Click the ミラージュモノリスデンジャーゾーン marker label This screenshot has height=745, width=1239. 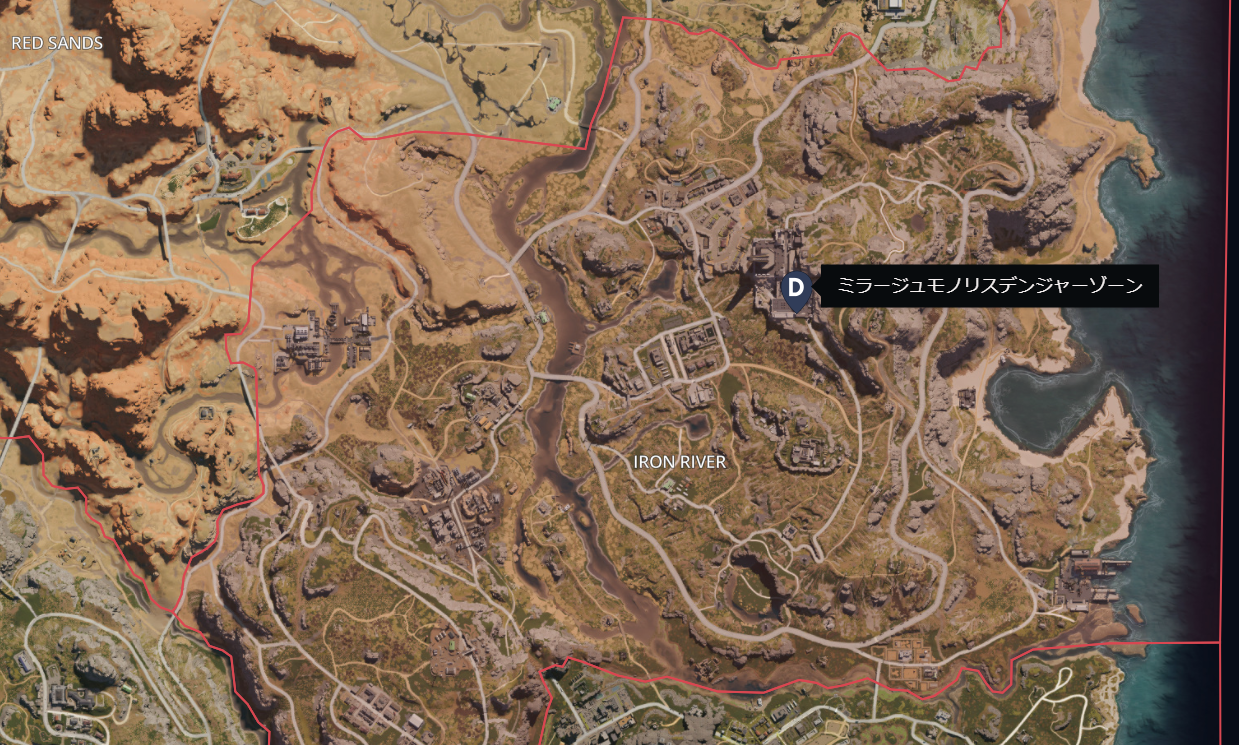point(990,286)
